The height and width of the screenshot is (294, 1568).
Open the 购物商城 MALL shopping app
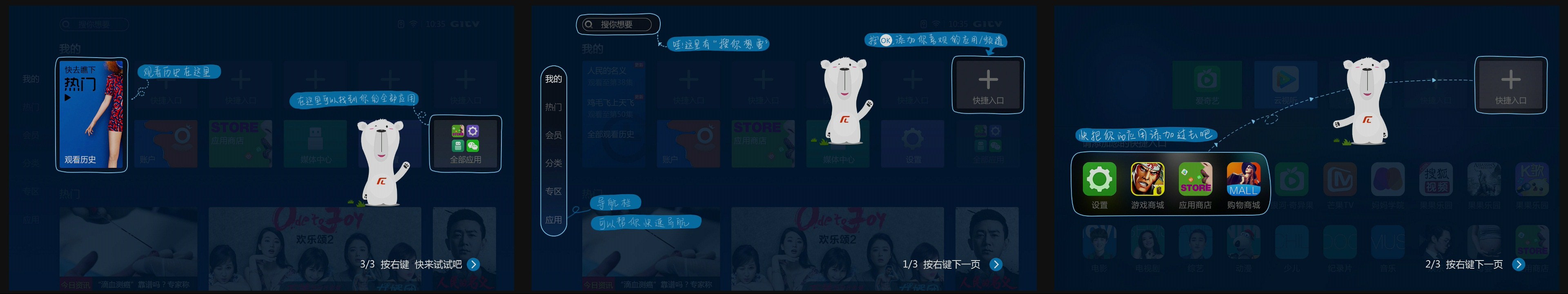[x=1244, y=180]
